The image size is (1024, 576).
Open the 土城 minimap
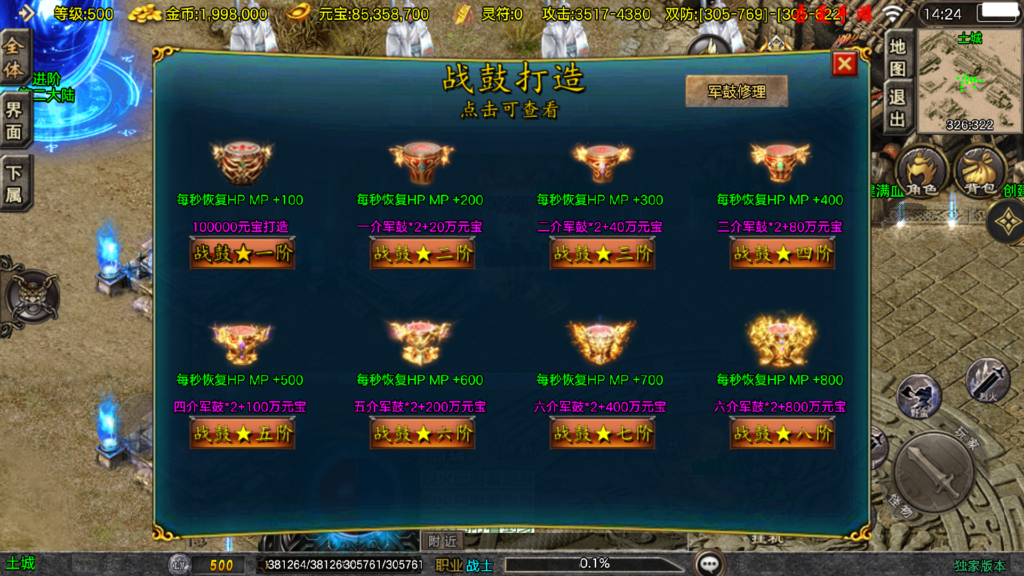point(969,80)
